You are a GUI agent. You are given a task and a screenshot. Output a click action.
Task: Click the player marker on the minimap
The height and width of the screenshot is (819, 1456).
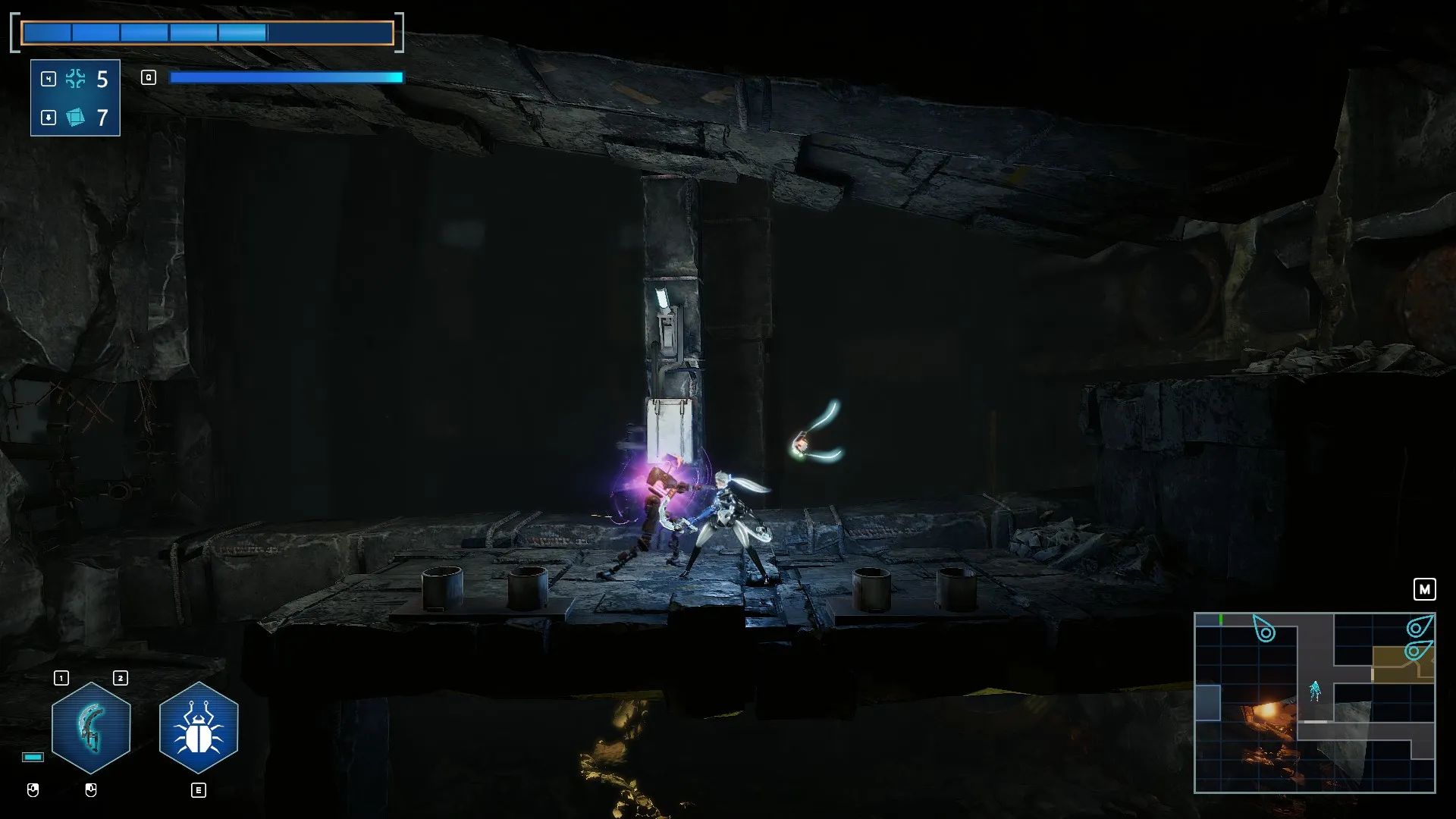pyautogui.click(x=1315, y=690)
